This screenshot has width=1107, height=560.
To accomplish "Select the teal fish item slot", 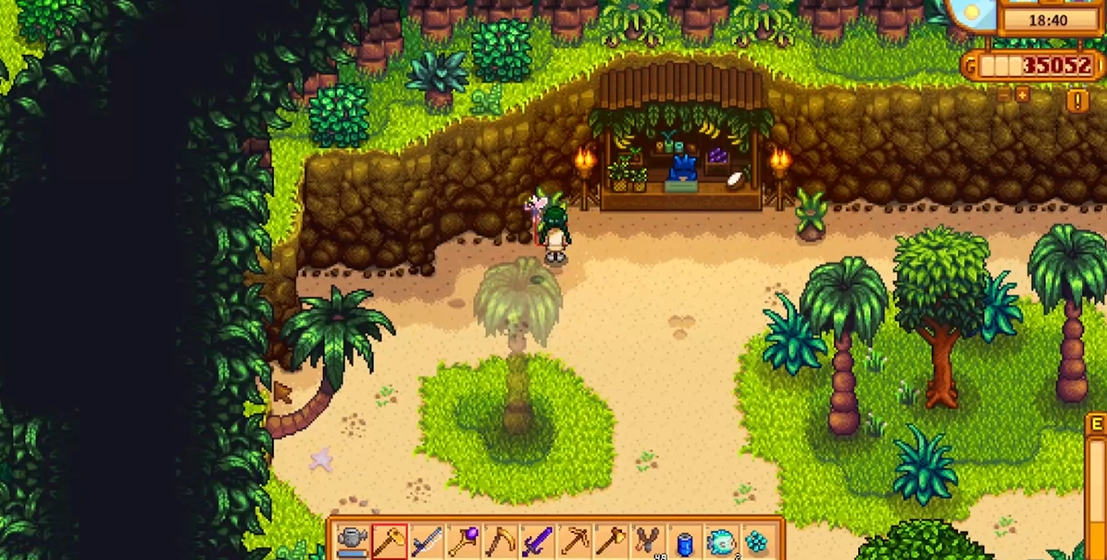I will [x=721, y=542].
